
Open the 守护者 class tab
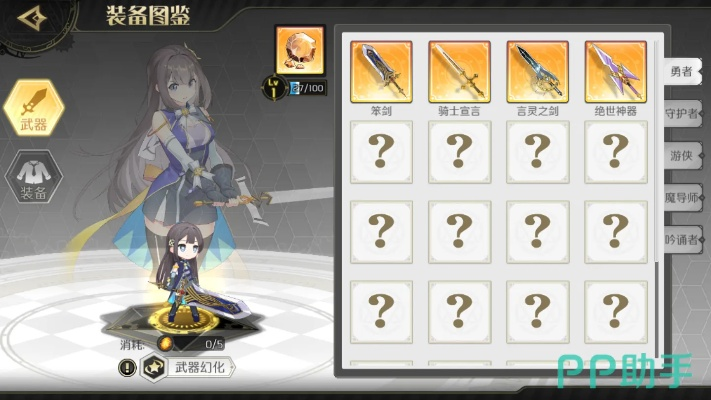[684, 113]
